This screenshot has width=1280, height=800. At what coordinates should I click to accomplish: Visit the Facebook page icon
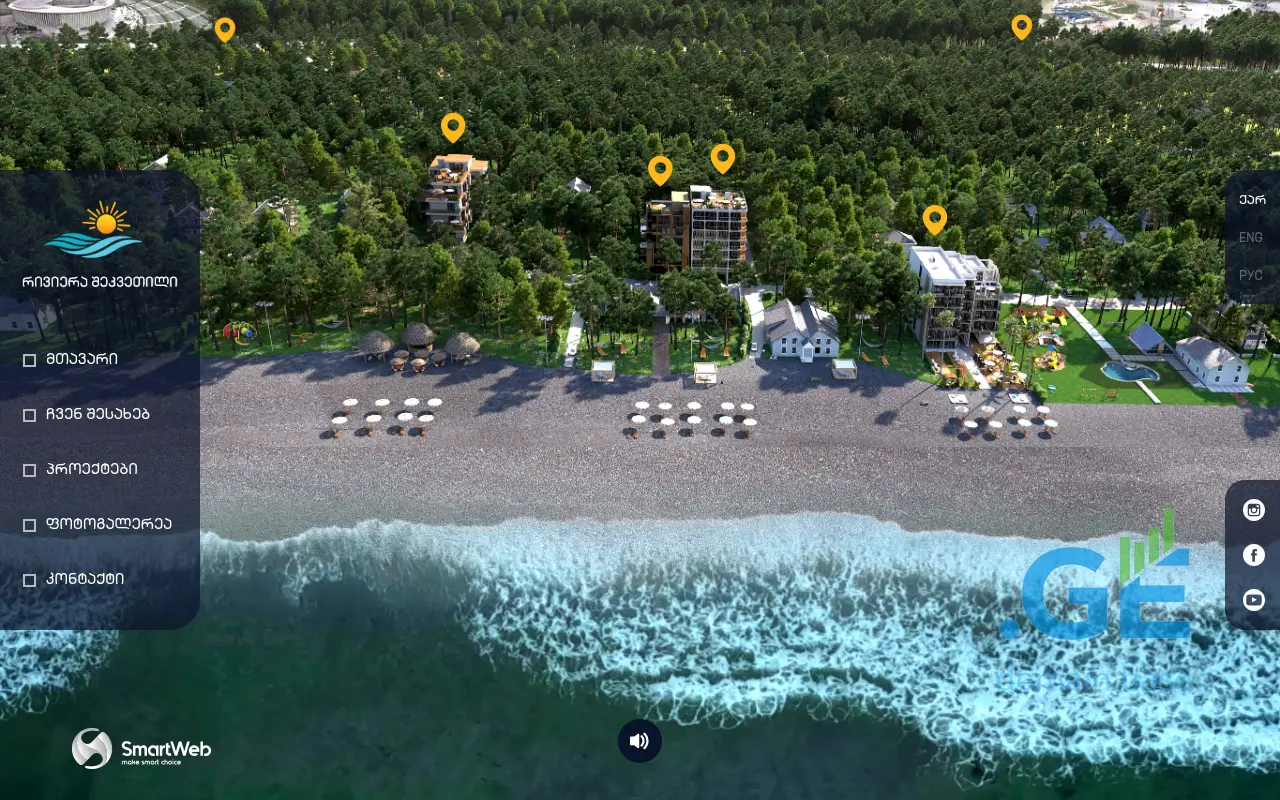pyautogui.click(x=1254, y=555)
